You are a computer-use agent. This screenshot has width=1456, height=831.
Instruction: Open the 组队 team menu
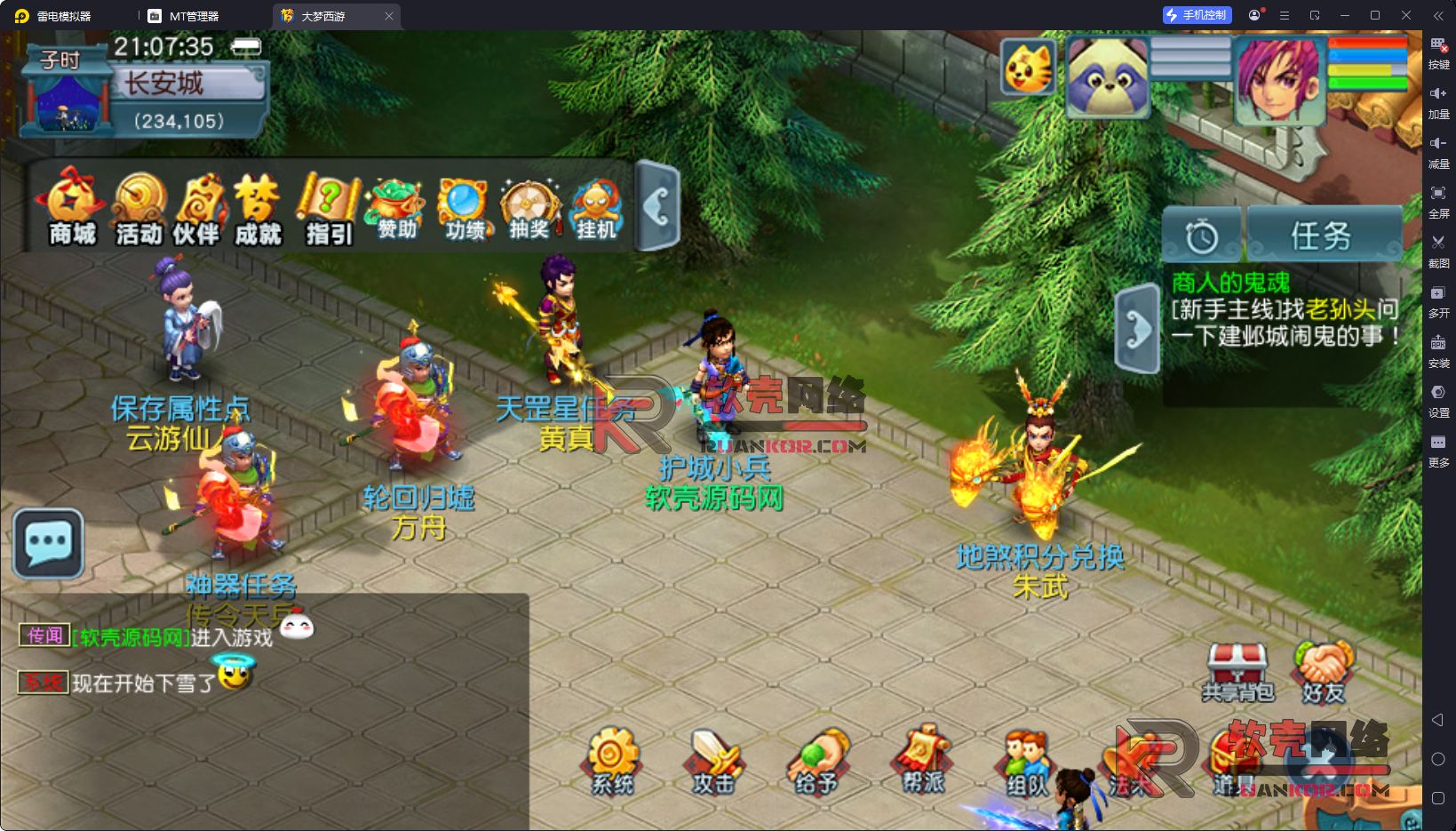pos(1027,761)
